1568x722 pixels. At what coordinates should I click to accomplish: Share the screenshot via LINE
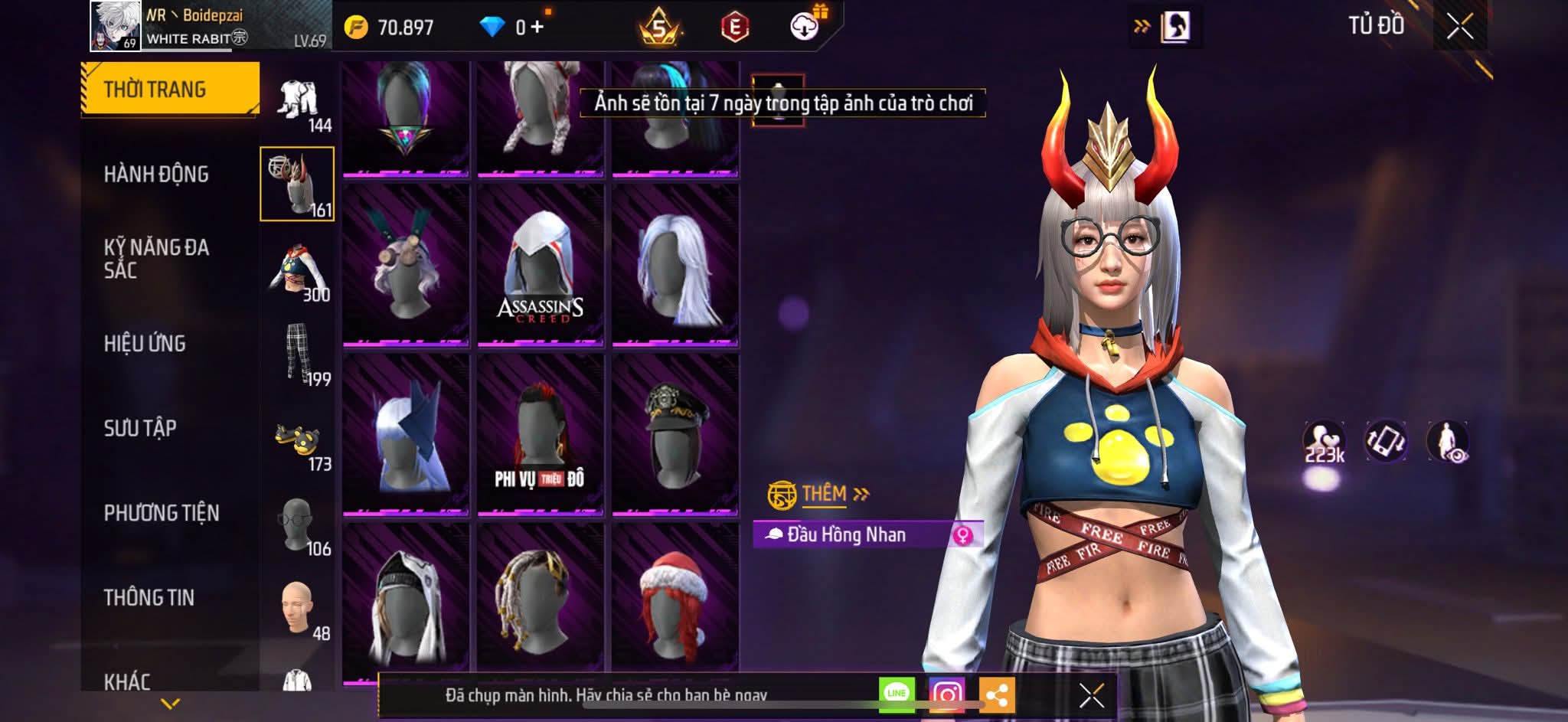[x=897, y=694]
